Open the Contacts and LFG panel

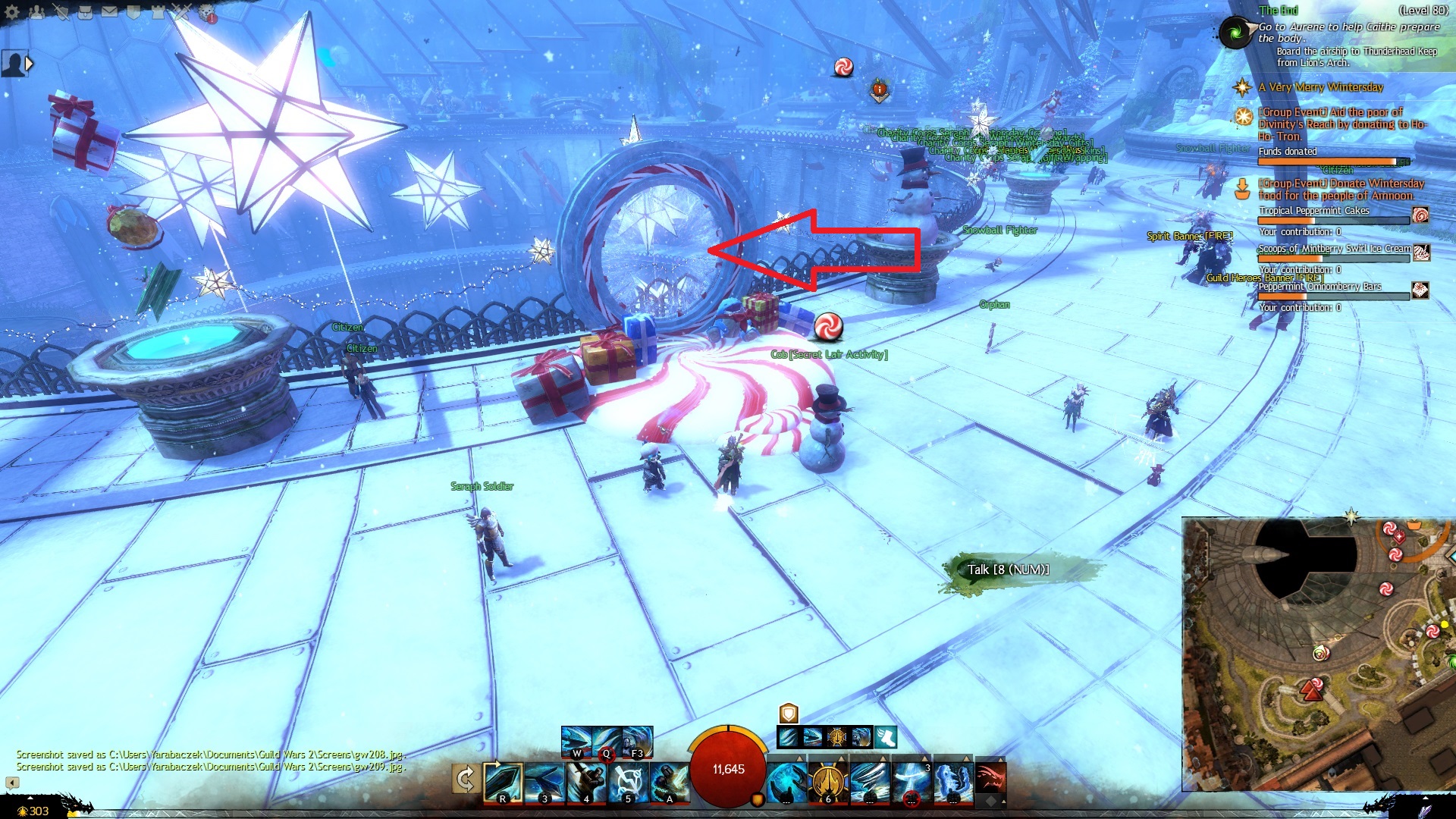[36, 12]
